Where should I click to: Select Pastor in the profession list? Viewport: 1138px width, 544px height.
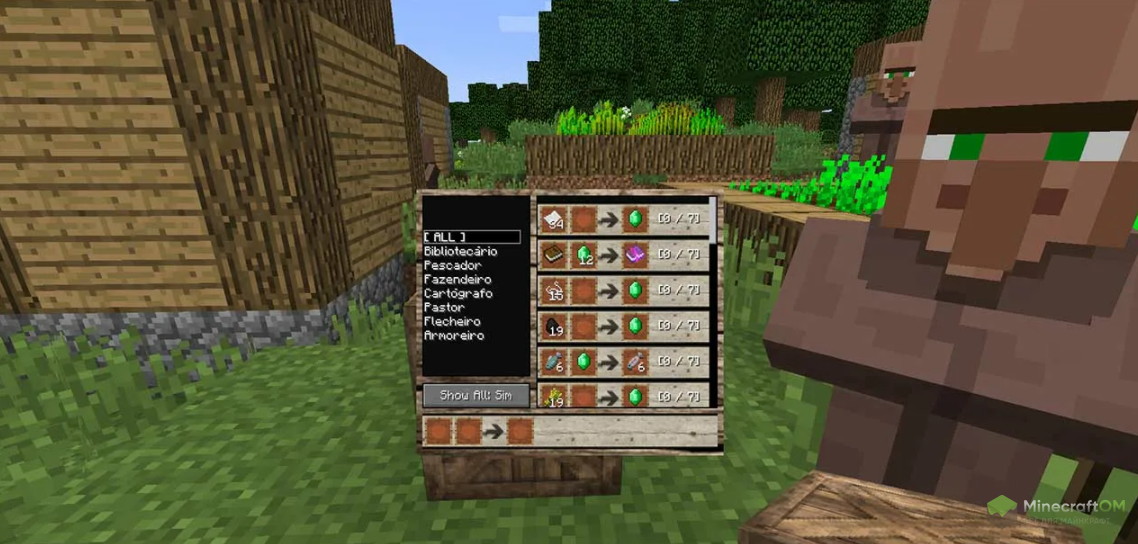(444, 308)
